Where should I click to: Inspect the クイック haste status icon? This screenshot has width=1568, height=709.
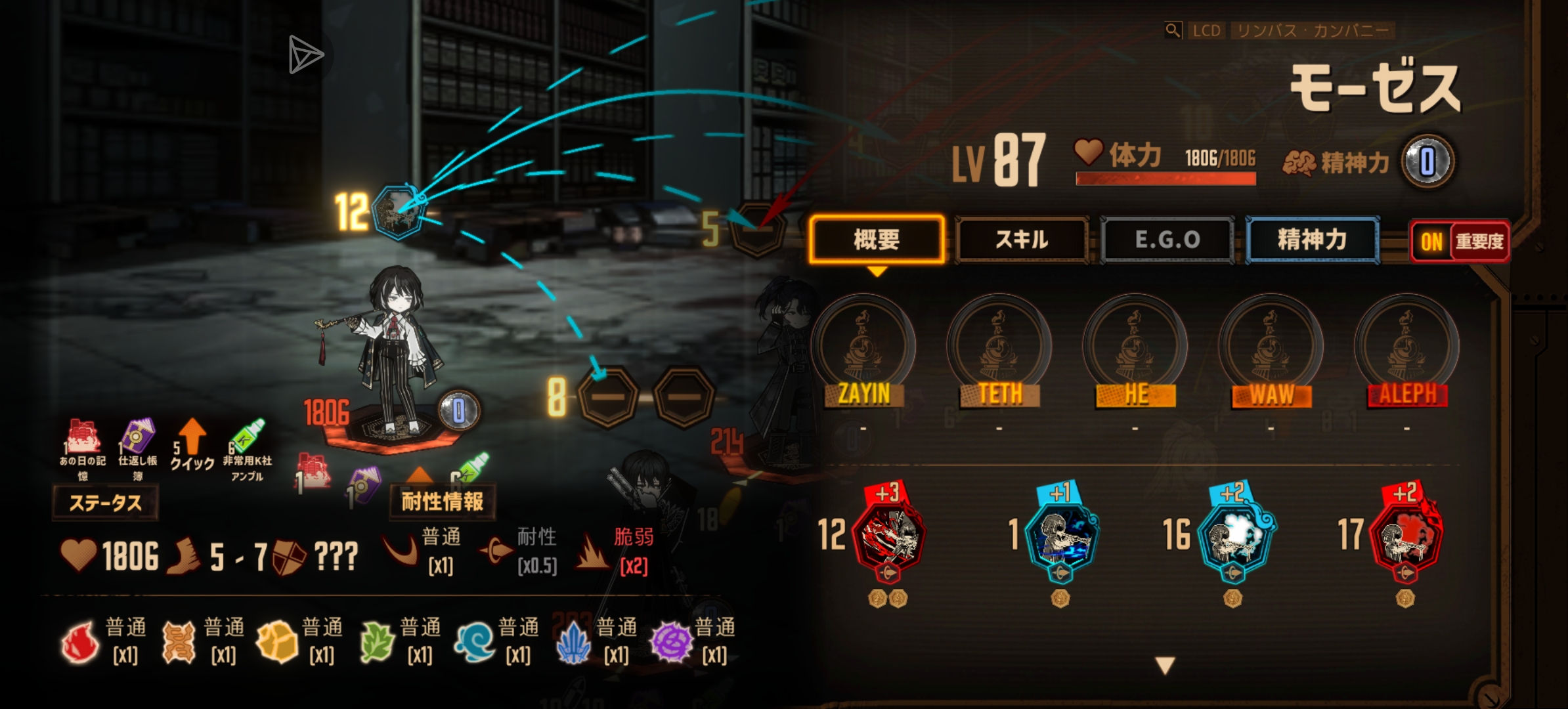click(192, 444)
